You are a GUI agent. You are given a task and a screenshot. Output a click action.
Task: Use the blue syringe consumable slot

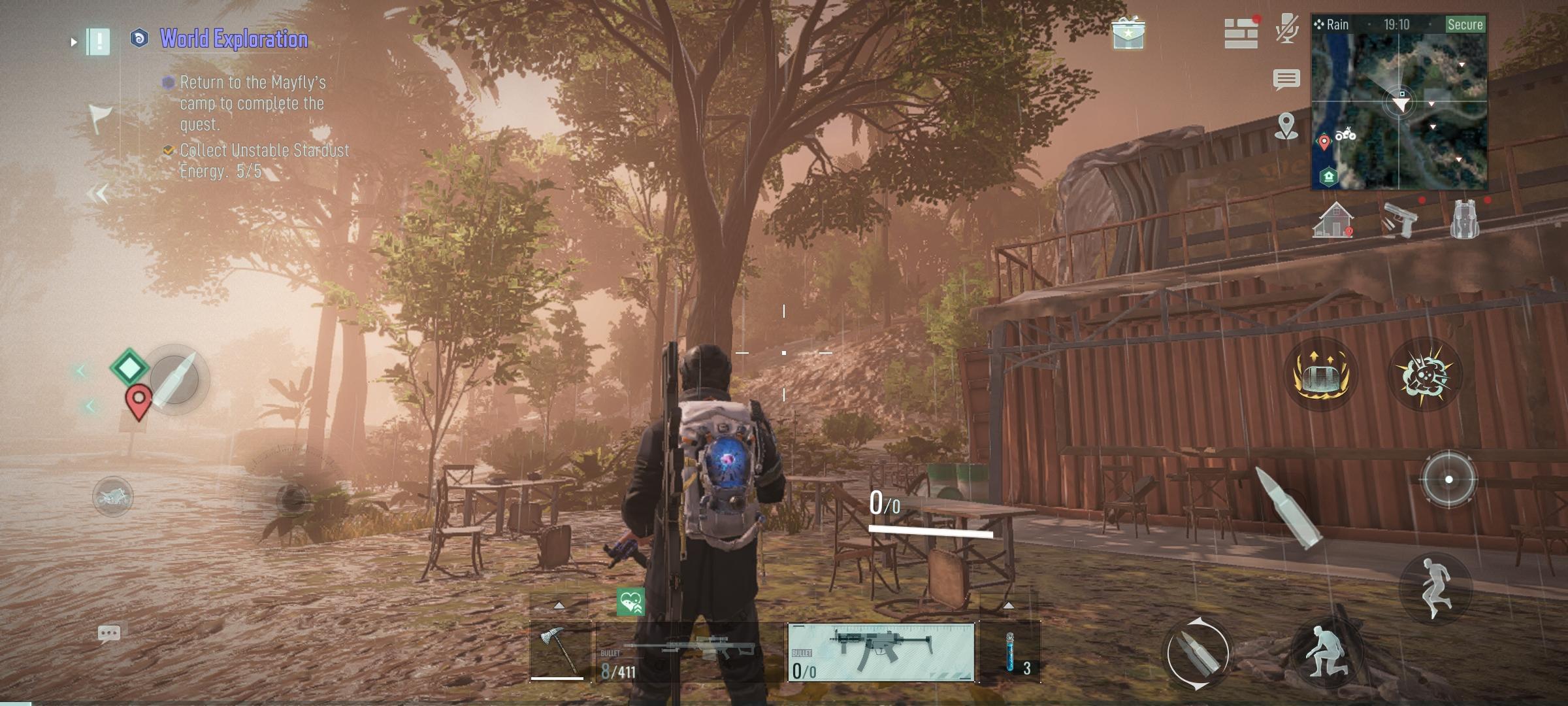[1010, 651]
